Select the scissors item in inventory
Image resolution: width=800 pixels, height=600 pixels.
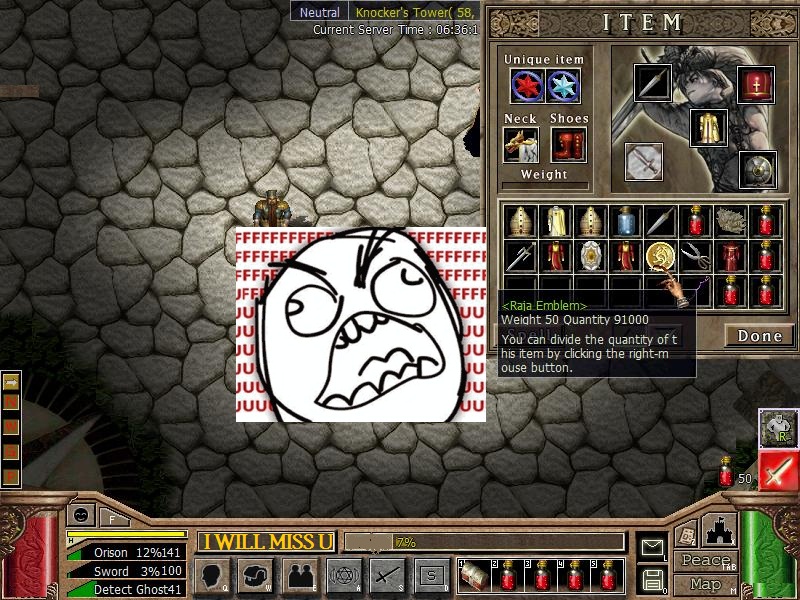(694, 256)
